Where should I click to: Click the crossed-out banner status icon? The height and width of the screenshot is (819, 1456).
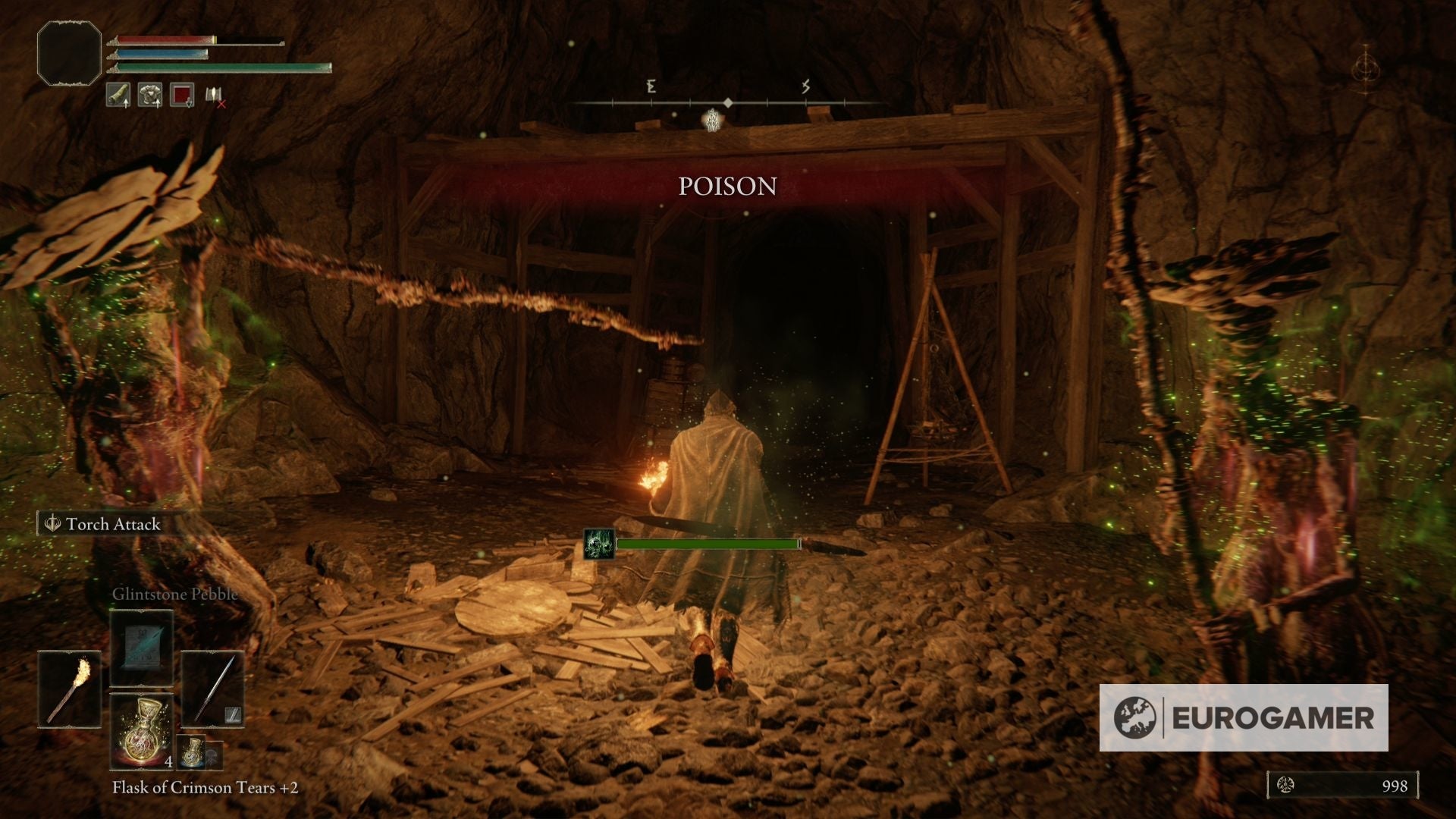coord(215,96)
